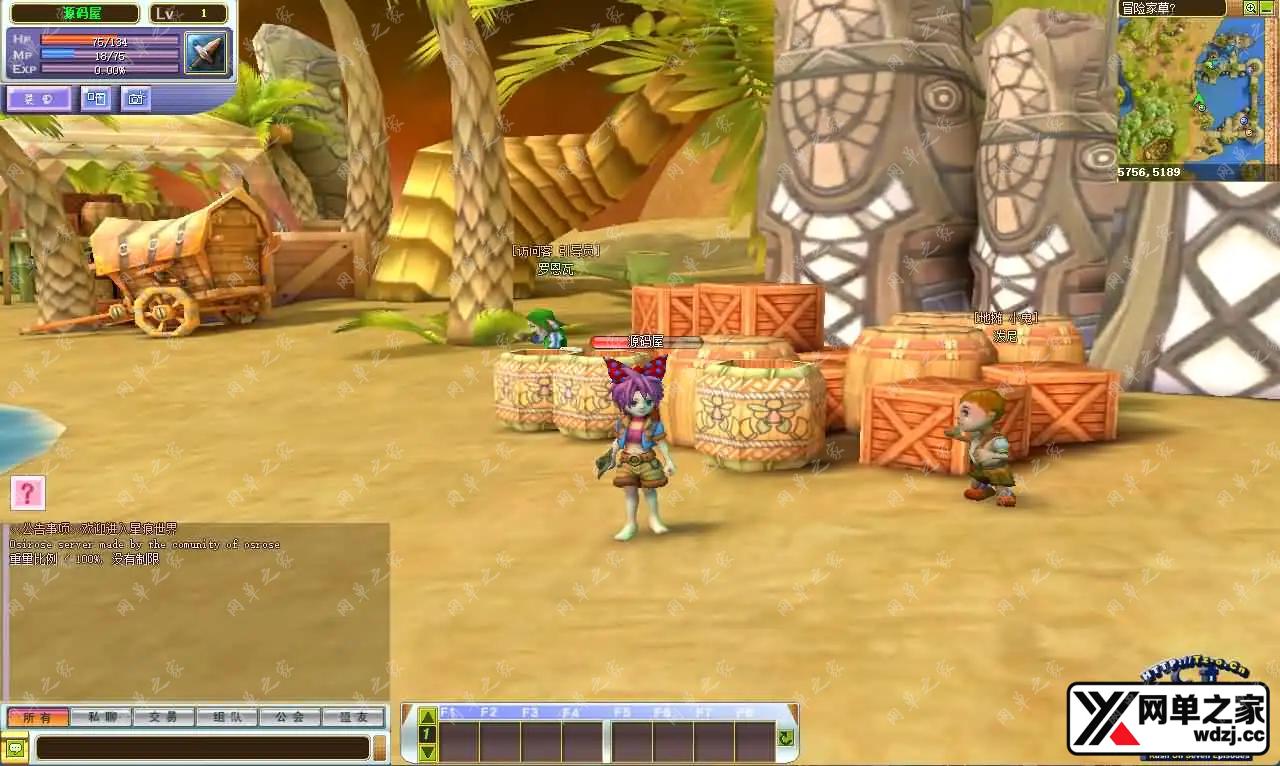Rotate the hotbar with the green arrow button
This screenshot has width=1280, height=766.
tap(786, 738)
